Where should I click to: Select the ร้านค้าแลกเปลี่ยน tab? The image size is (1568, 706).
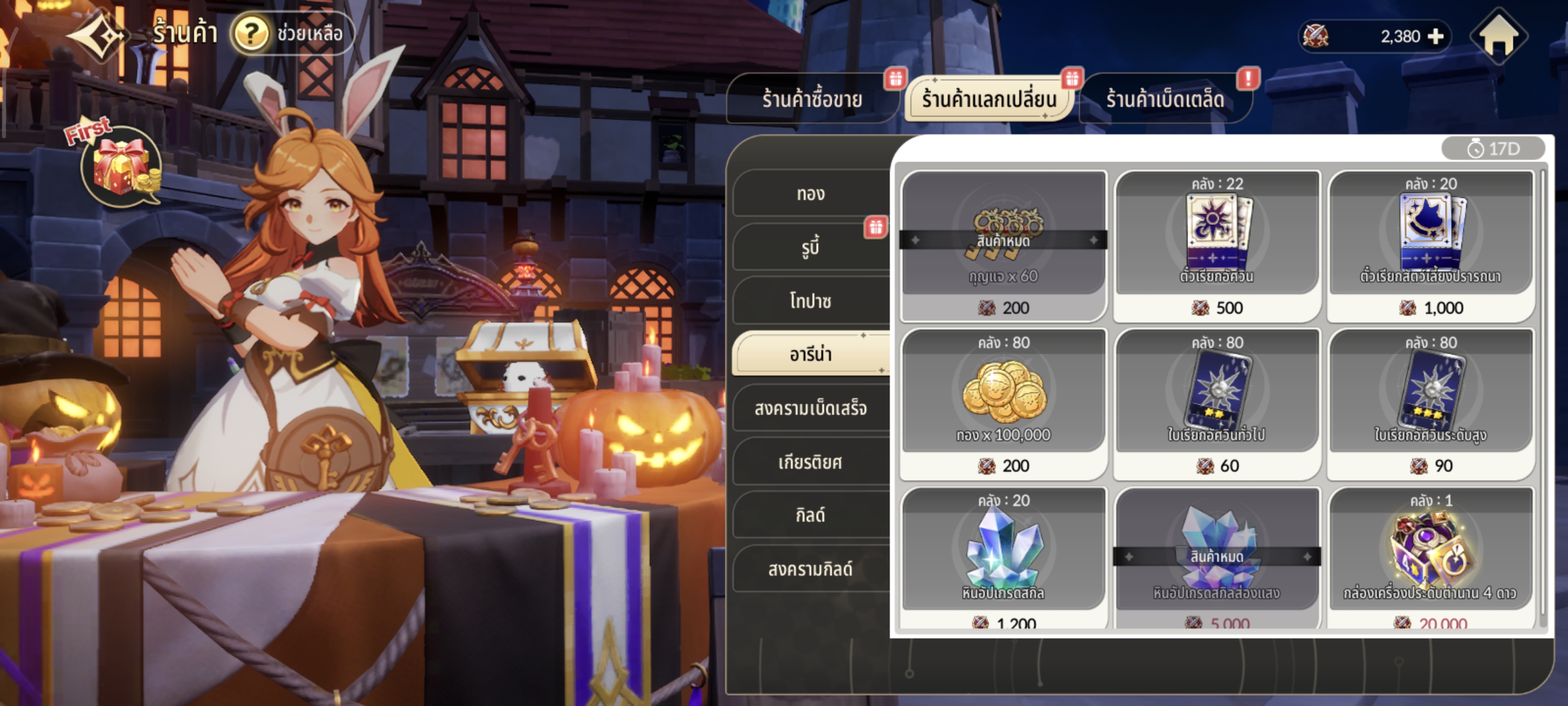(988, 100)
